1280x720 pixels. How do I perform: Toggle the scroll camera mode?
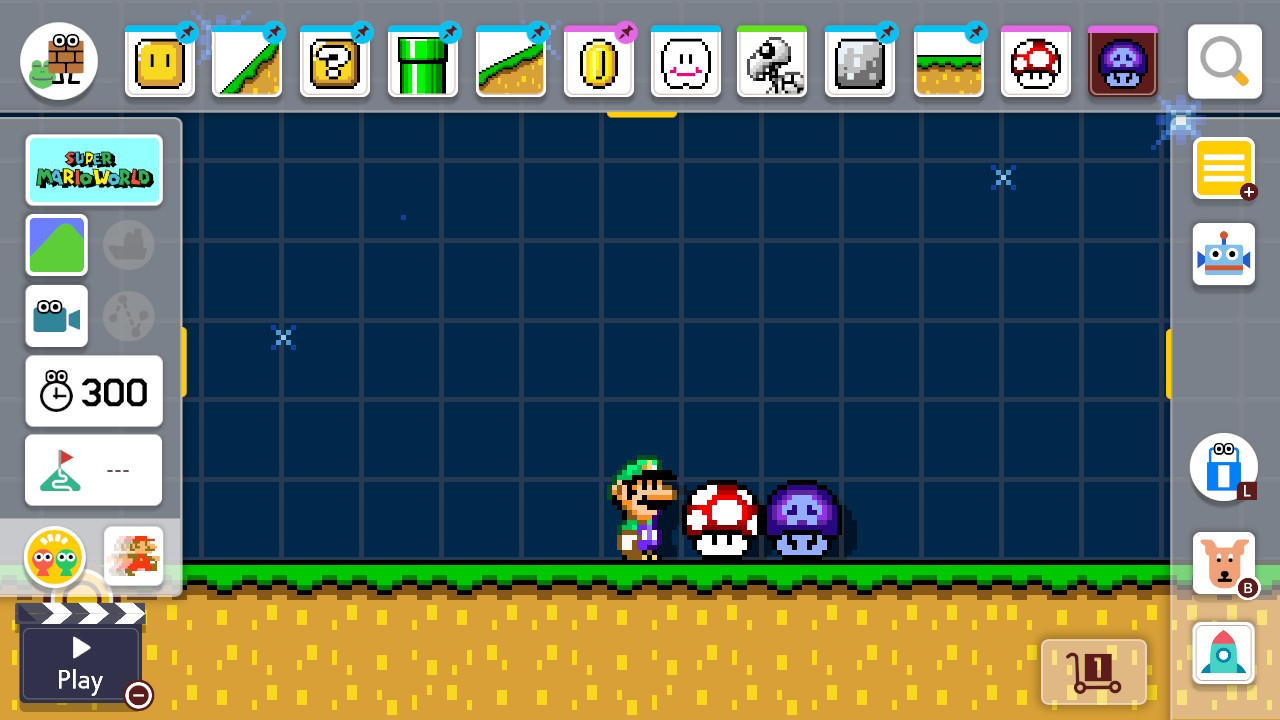[57, 316]
